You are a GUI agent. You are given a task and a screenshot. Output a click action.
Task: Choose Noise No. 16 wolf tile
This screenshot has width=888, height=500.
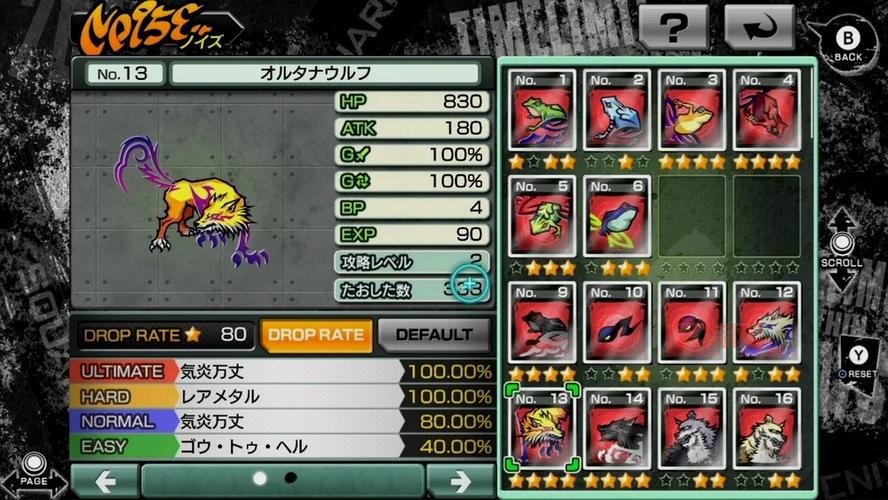tap(766, 428)
